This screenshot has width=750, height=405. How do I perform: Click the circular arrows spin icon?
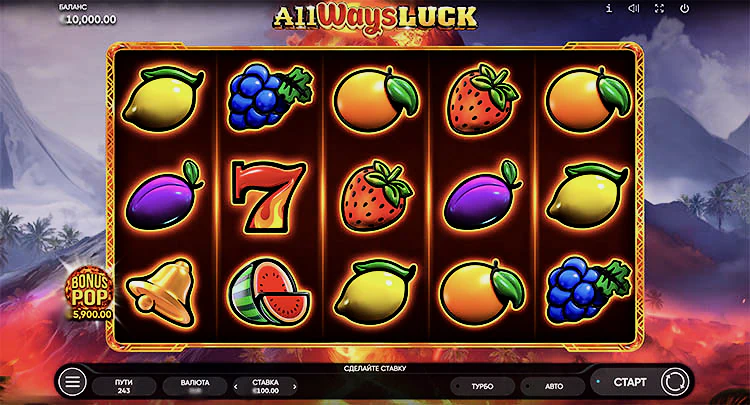coord(674,382)
